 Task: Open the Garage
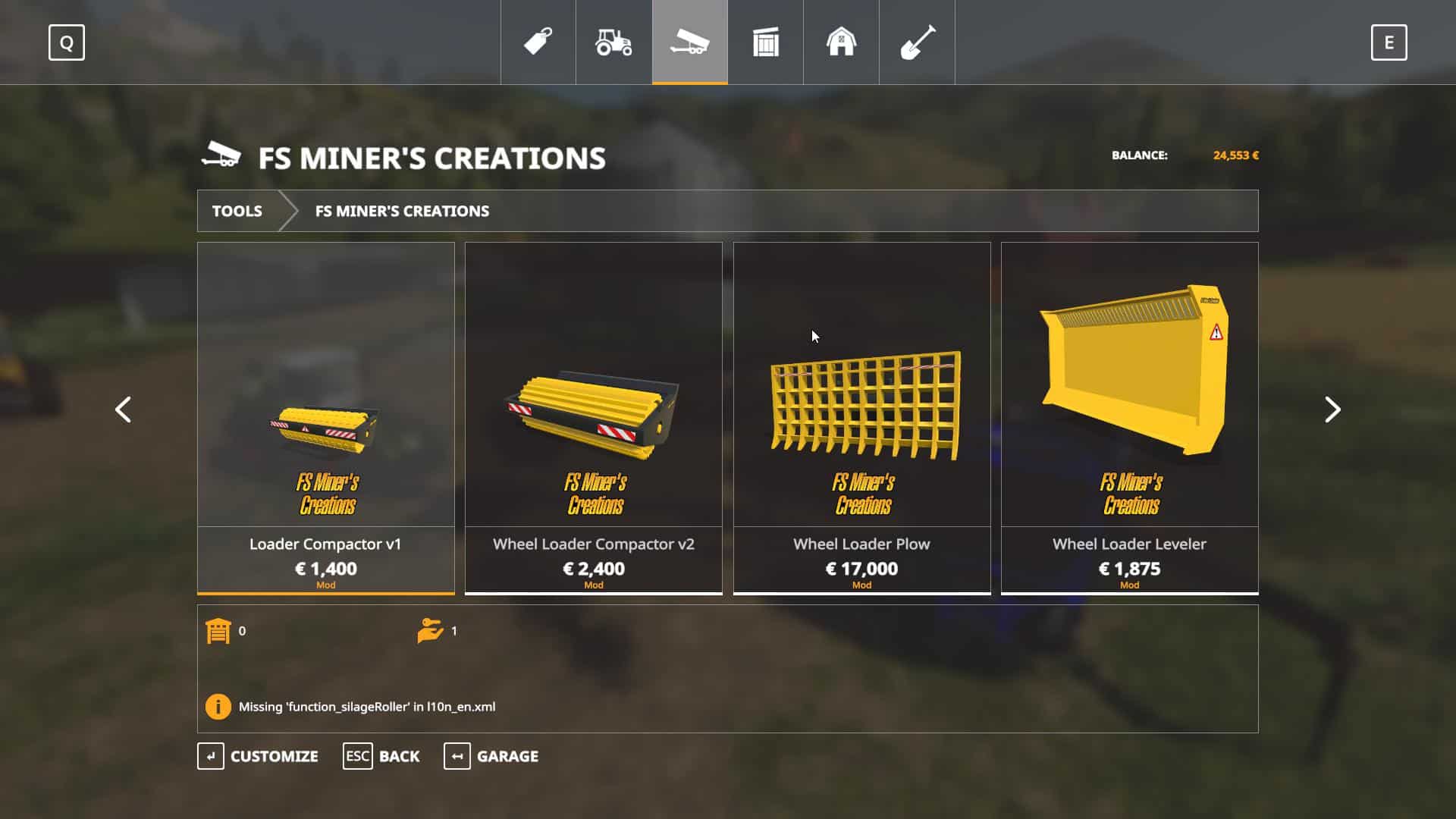click(x=491, y=756)
